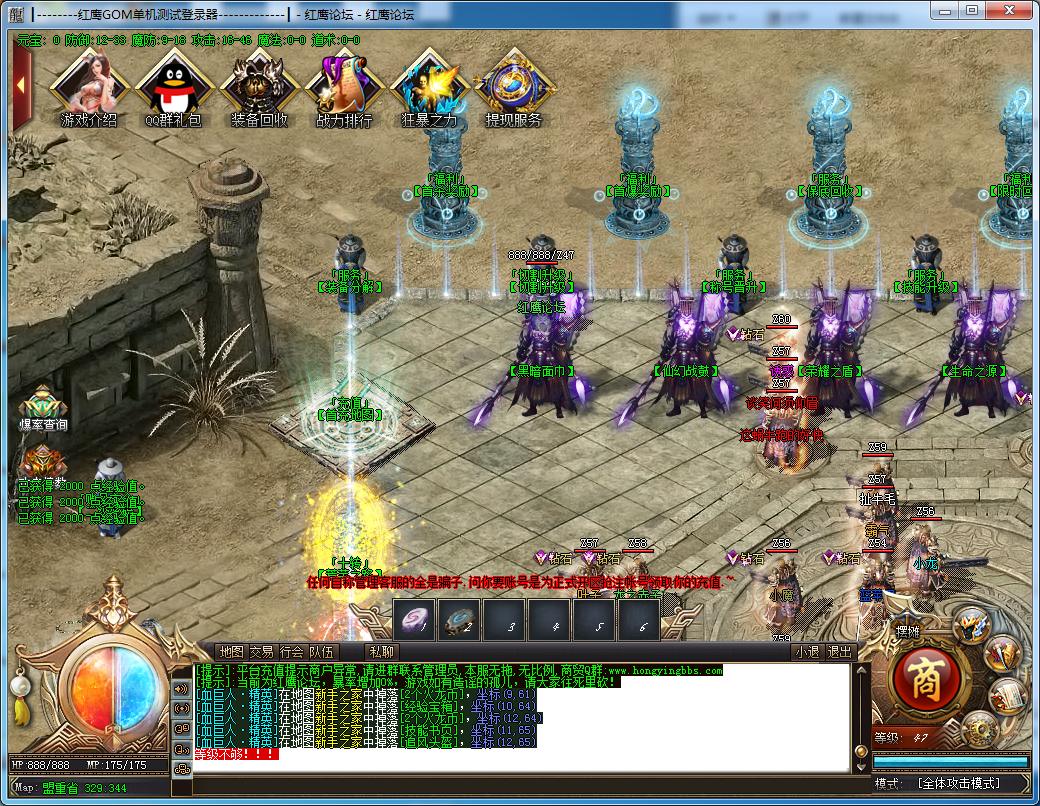The height and width of the screenshot is (806, 1040).
Task: Open the 游戏介绍 game intro icon
Action: tap(88, 87)
